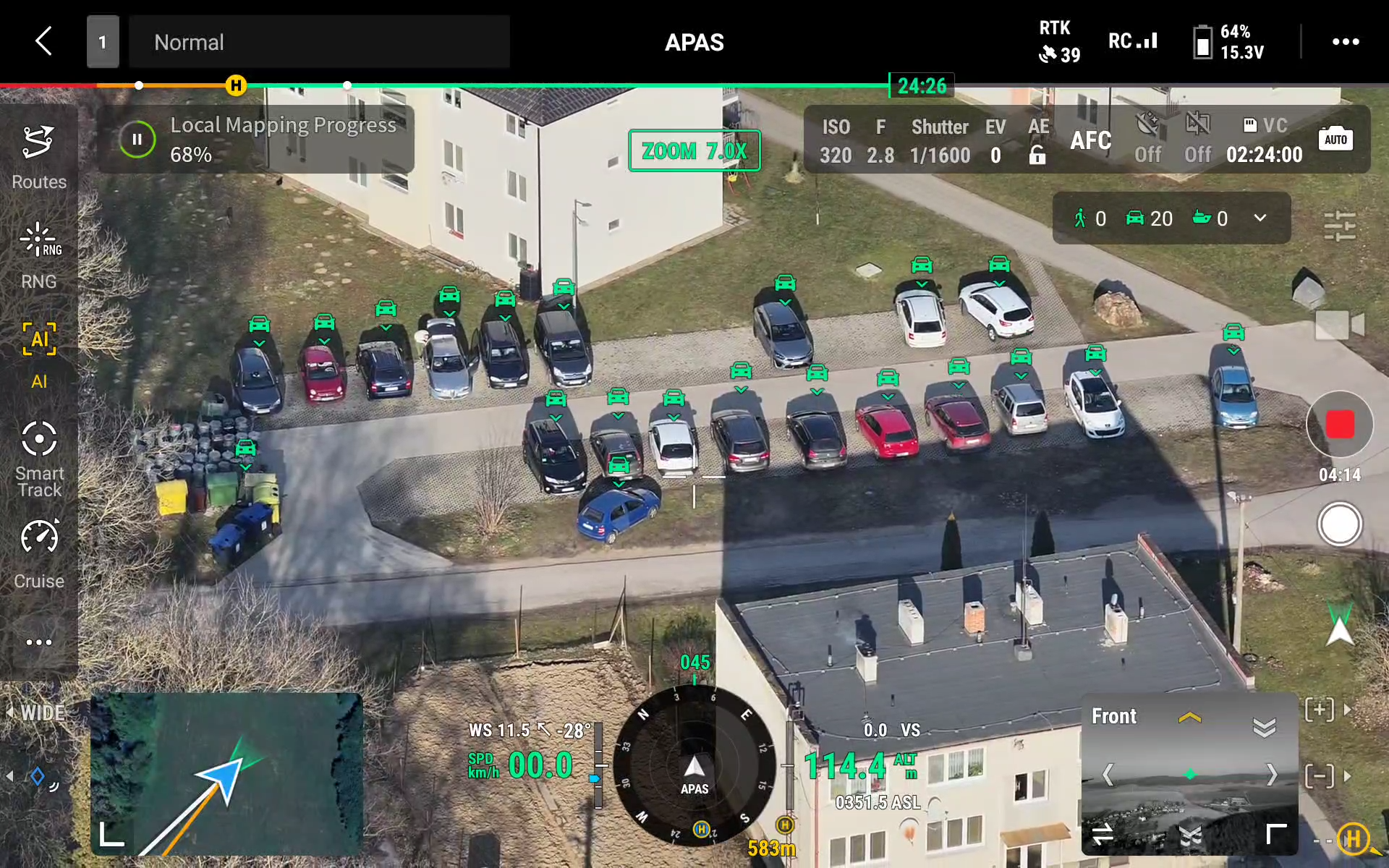This screenshot has height=868, width=1389.
Task: Toggle the AE lock icon
Action: tap(1037, 154)
